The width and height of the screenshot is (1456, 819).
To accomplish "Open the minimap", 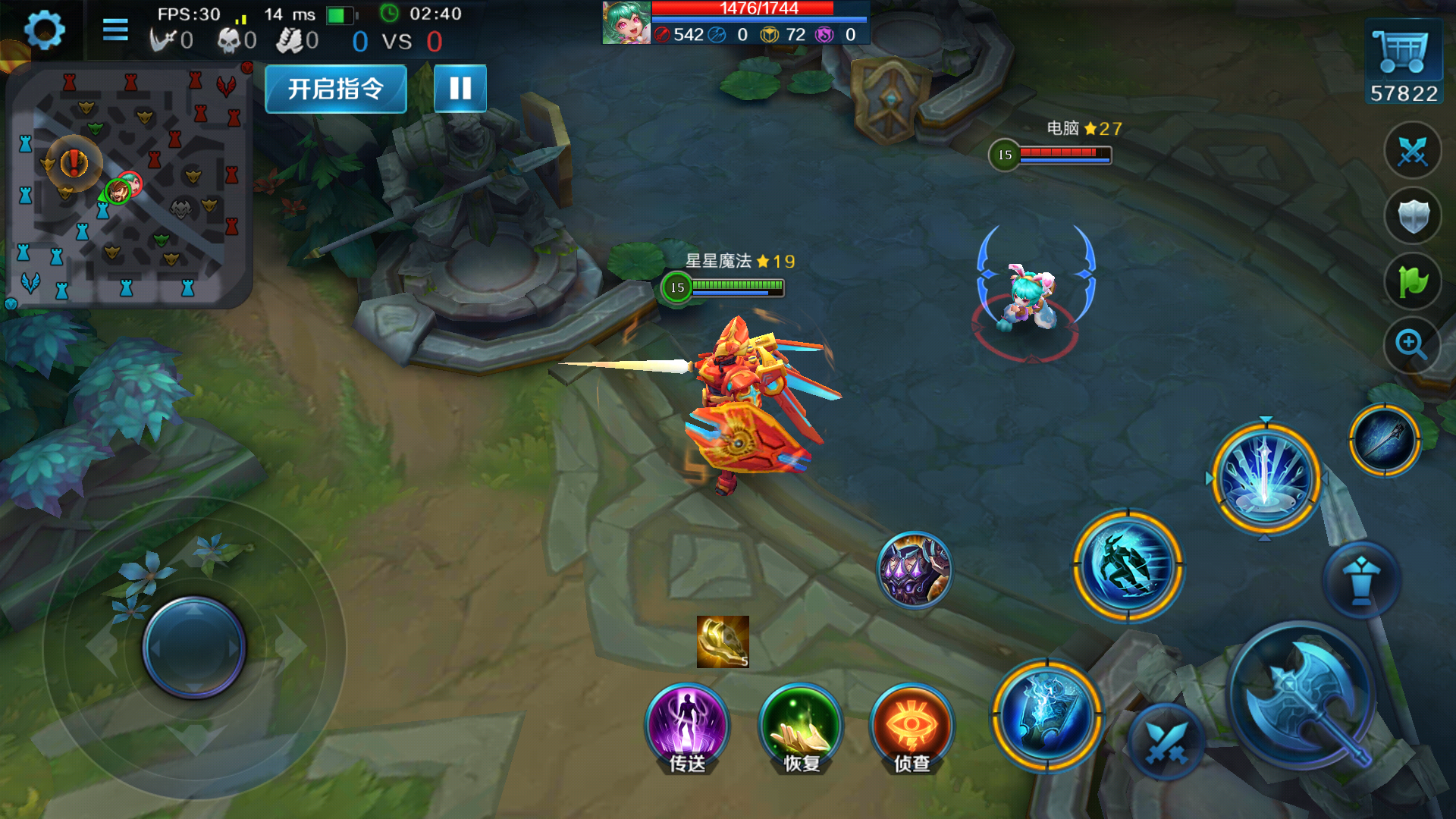I will [128, 186].
